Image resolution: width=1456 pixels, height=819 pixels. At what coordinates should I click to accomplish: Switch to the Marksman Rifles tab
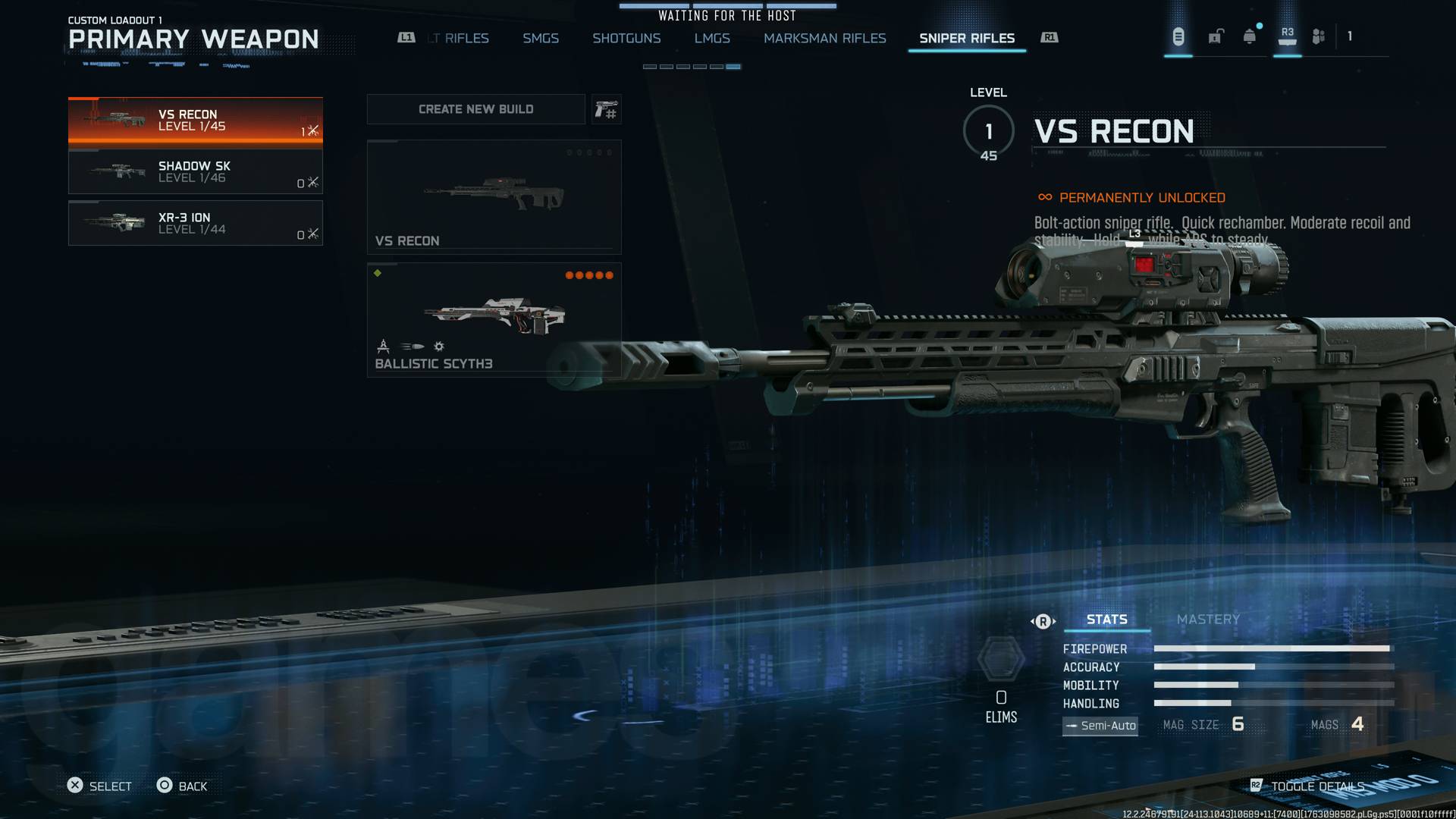click(826, 38)
